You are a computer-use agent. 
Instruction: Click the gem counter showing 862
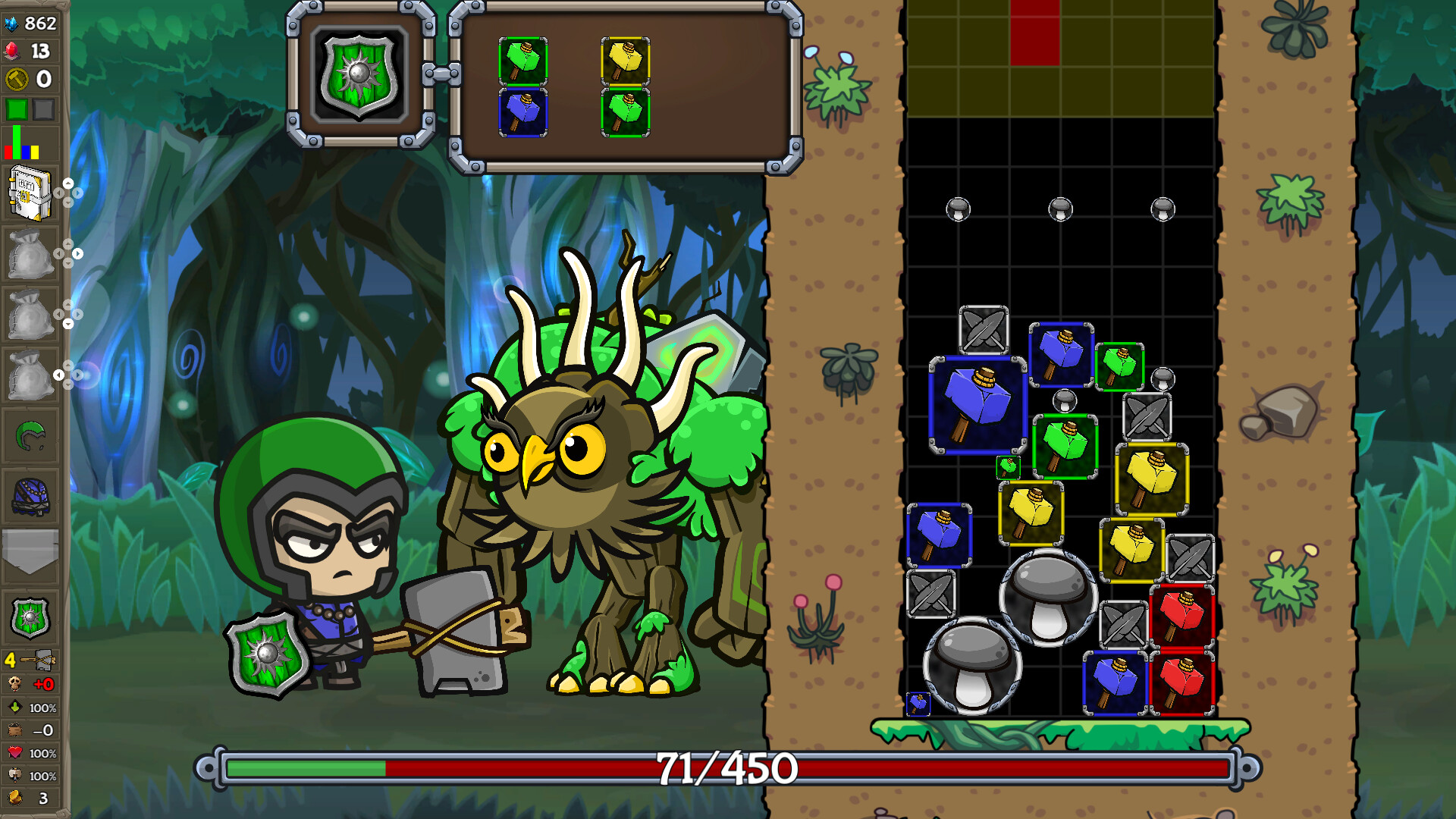coord(30,23)
